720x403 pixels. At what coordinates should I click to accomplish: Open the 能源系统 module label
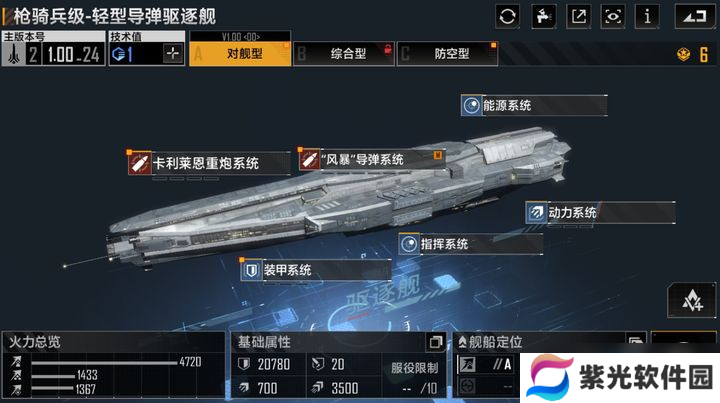coord(533,105)
